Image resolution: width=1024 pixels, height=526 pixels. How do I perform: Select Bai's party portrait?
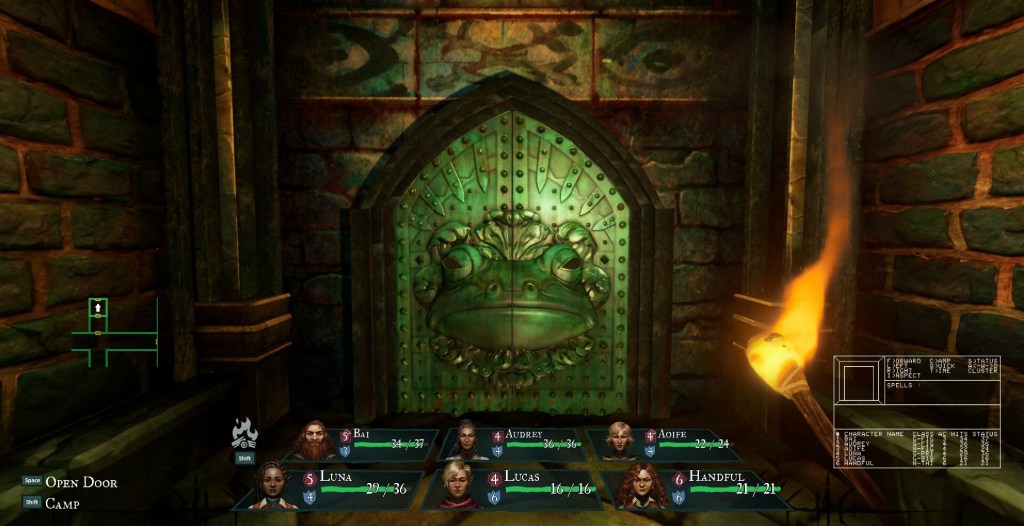(x=315, y=440)
